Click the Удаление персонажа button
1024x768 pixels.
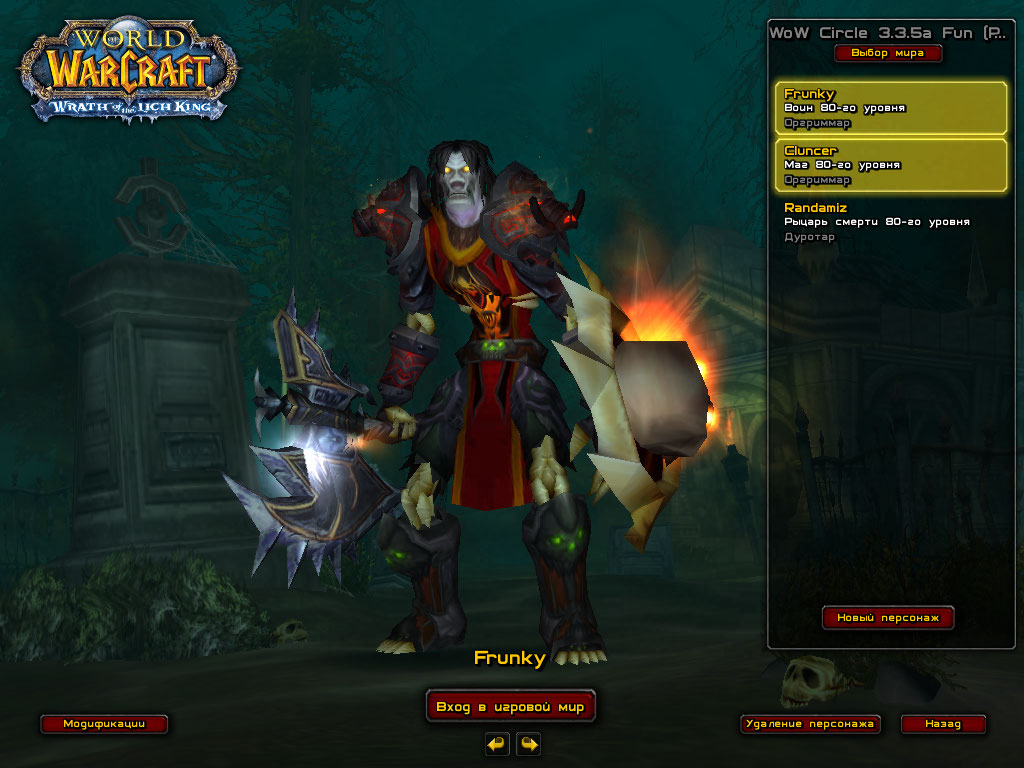pyautogui.click(x=810, y=724)
